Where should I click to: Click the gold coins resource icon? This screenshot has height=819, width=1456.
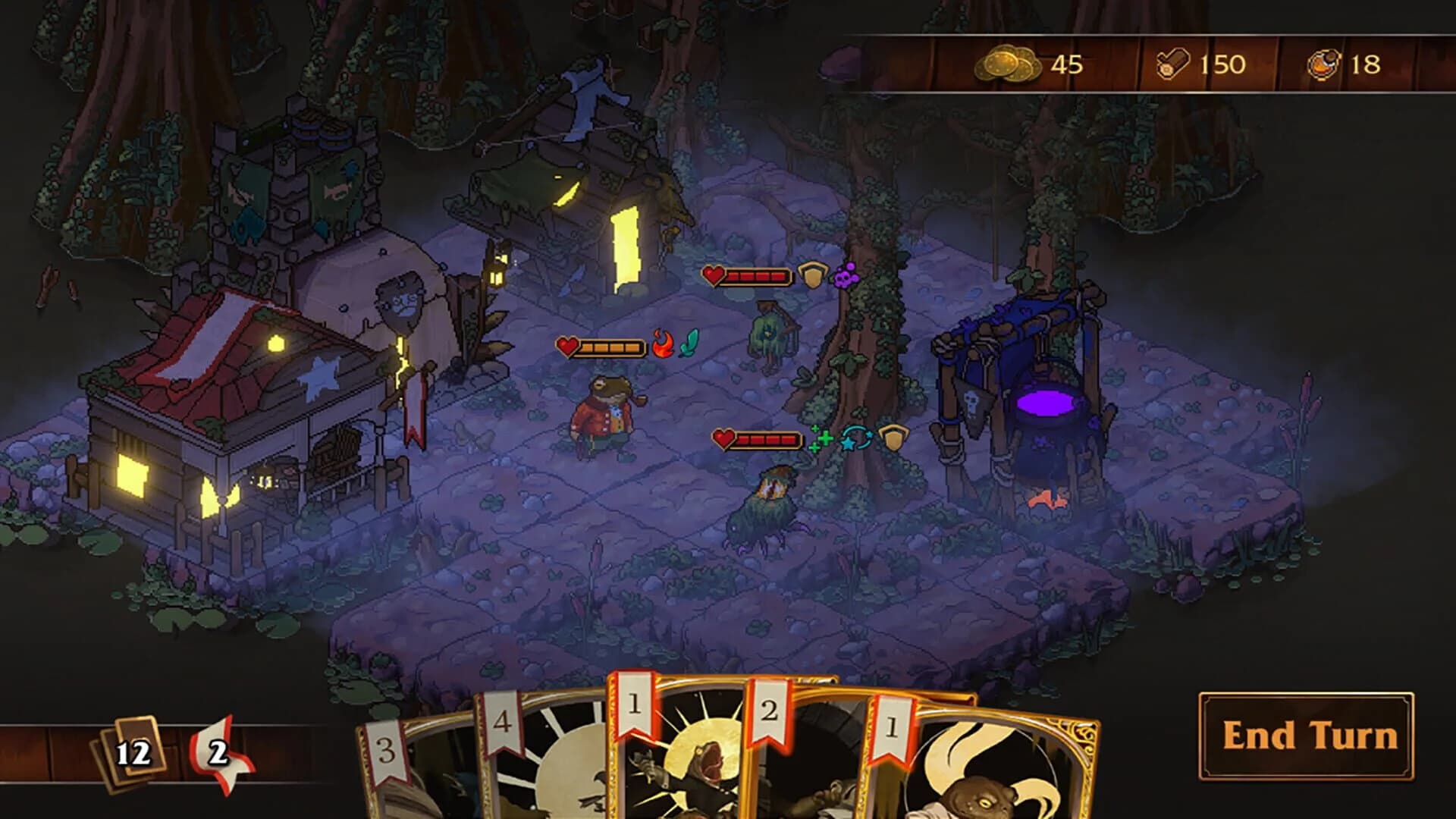tap(1009, 64)
